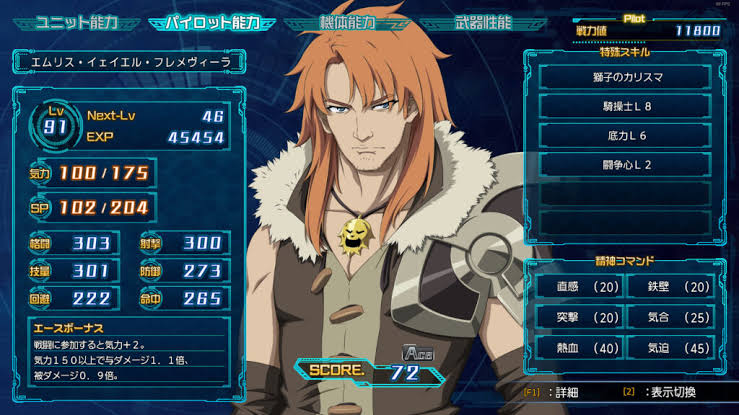Click the 突撃 spirit command
This screenshot has height=415, width=739.
[x=577, y=317]
